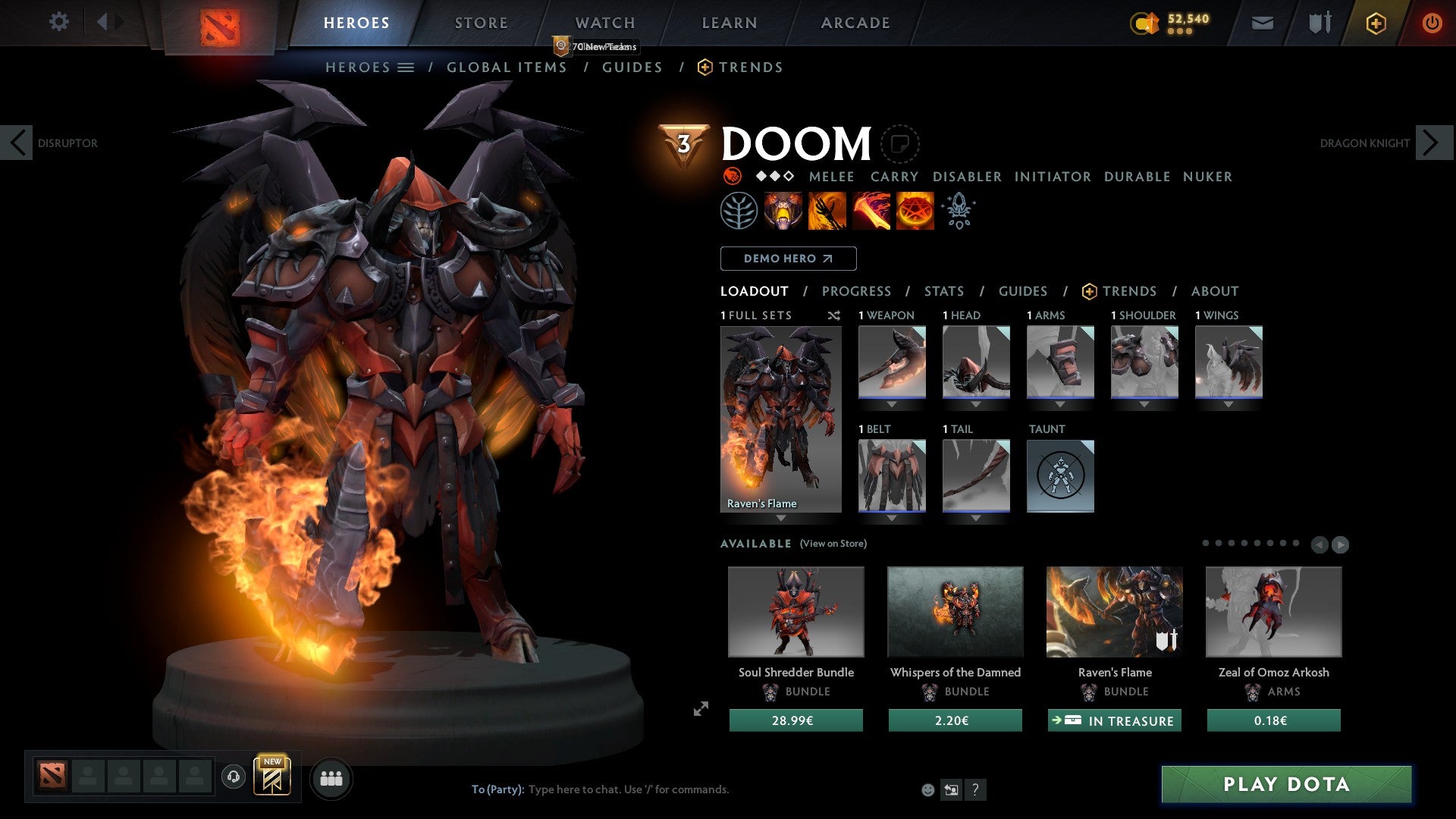The width and height of the screenshot is (1456, 819).
Task: Click the DEMO HERO button
Action: 787,259
